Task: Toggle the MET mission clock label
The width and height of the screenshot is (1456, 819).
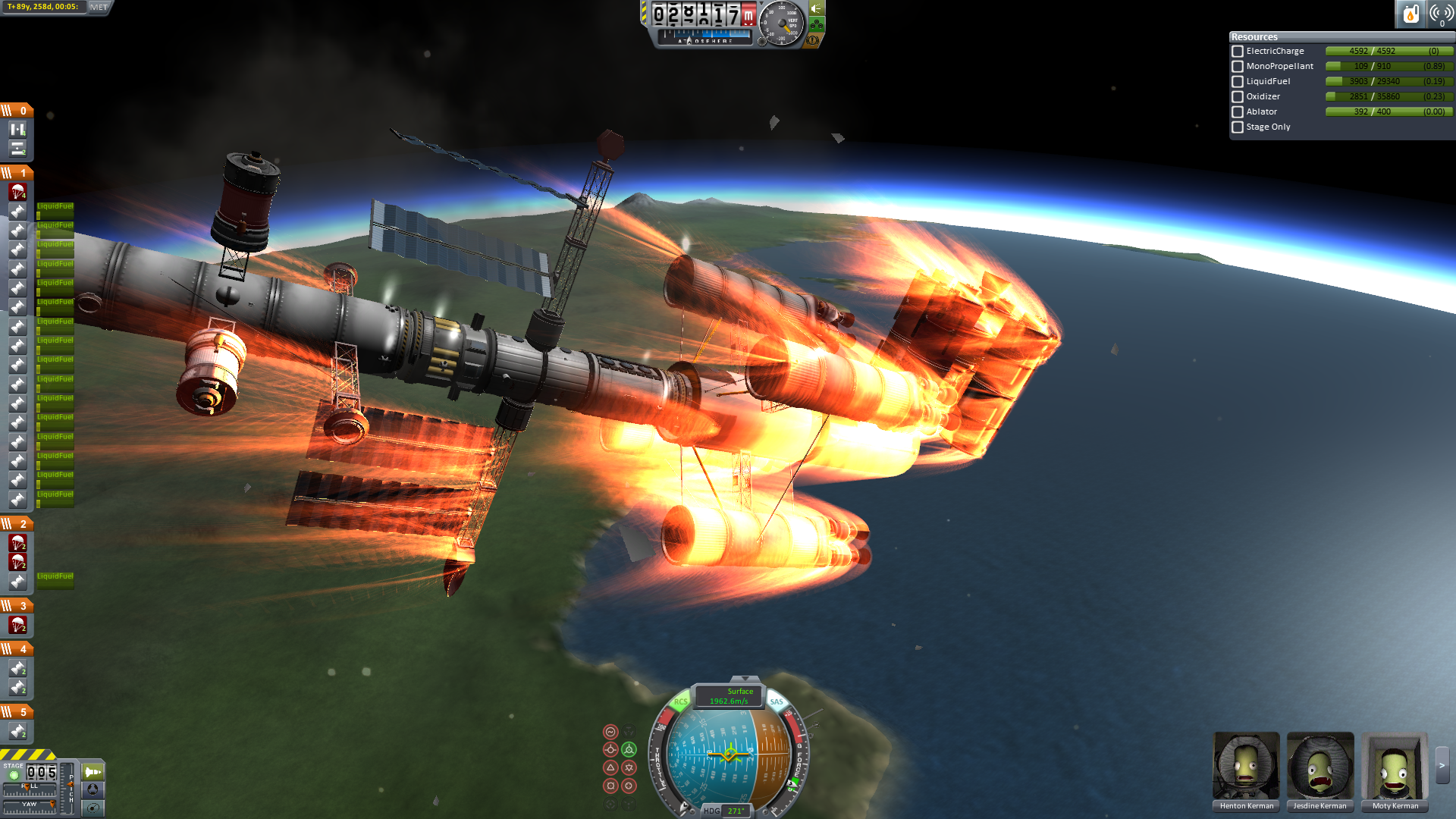Action: tap(99, 7)
